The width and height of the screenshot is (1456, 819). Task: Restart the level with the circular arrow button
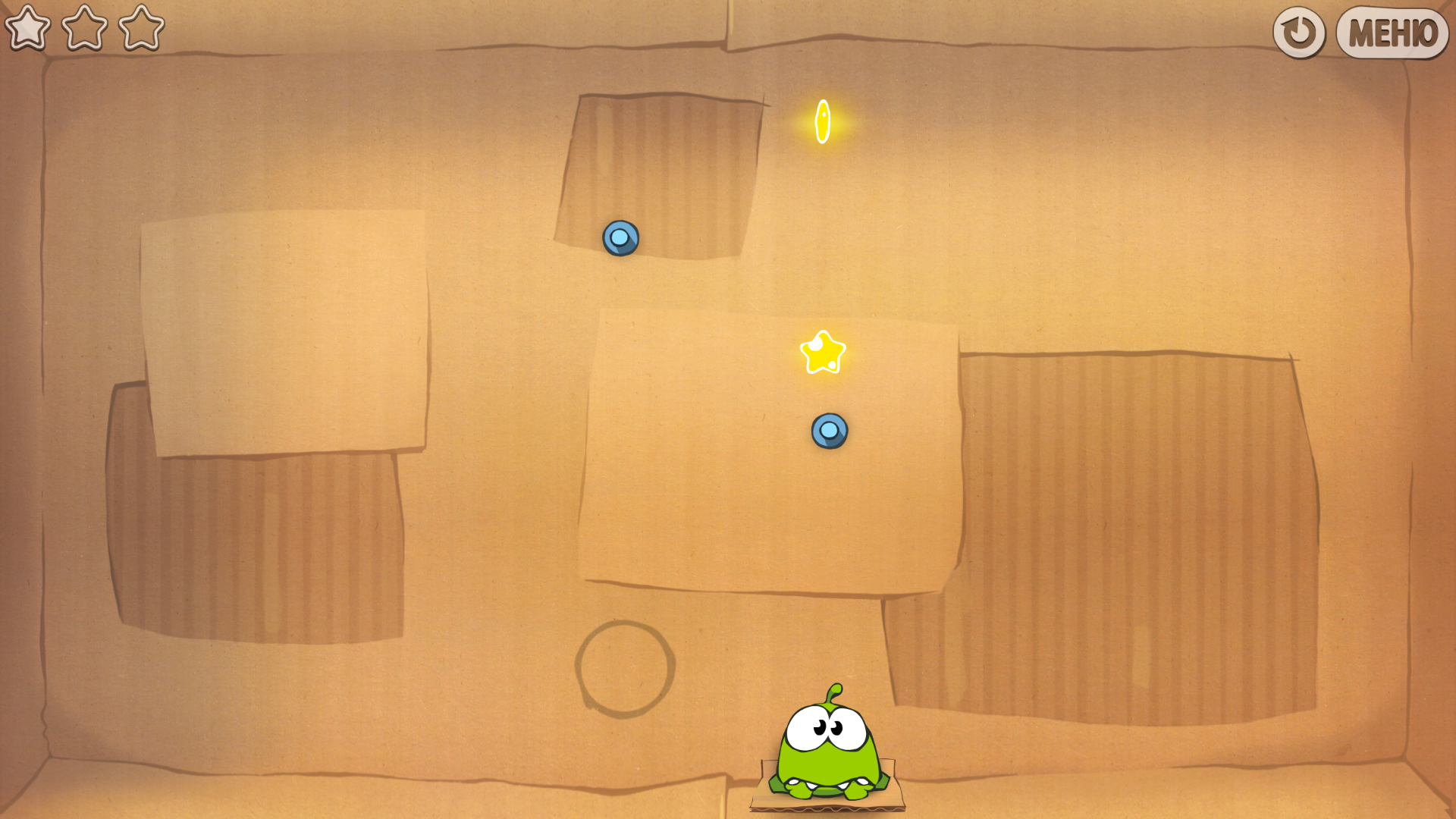tap(1298, 33)
